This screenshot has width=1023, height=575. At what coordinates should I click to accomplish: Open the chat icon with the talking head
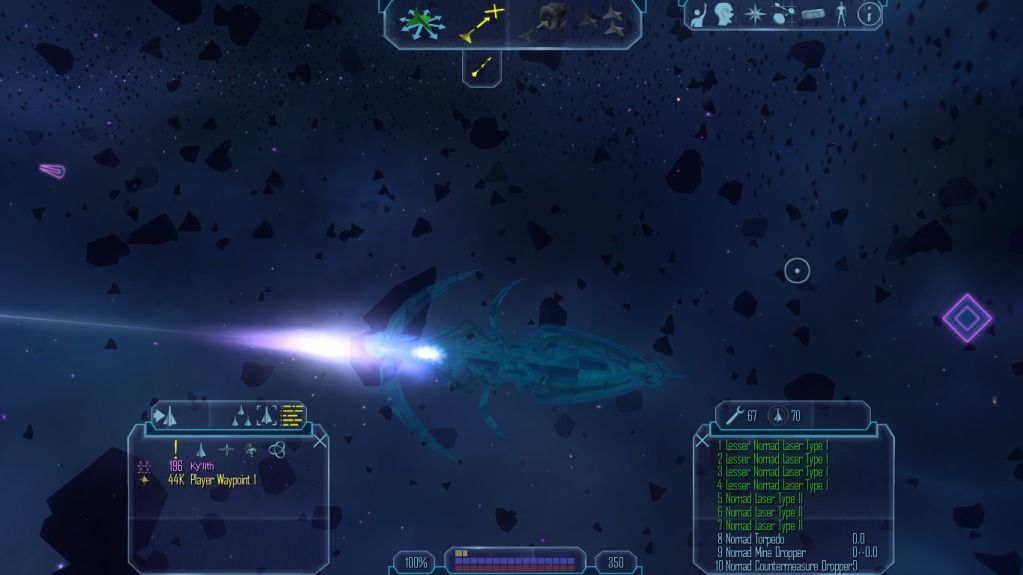click(x=724, y=14)
